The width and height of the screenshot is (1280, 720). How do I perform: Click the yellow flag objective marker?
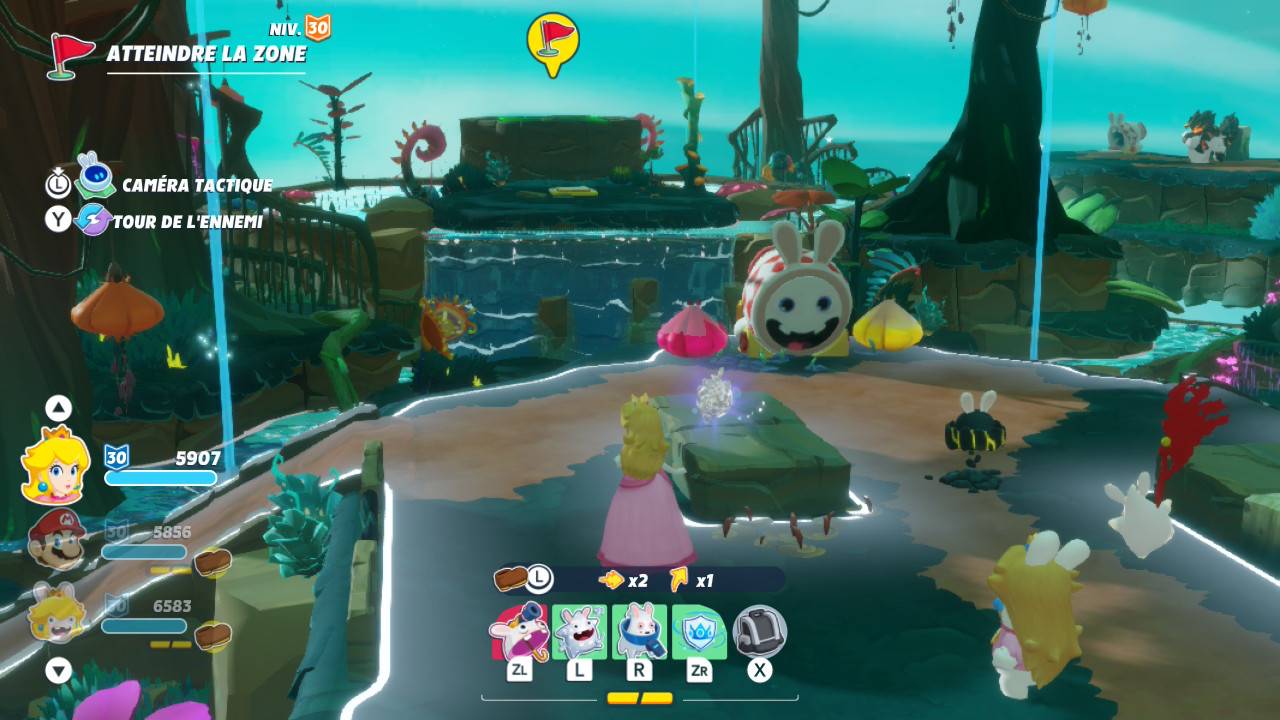pos(552,42)
